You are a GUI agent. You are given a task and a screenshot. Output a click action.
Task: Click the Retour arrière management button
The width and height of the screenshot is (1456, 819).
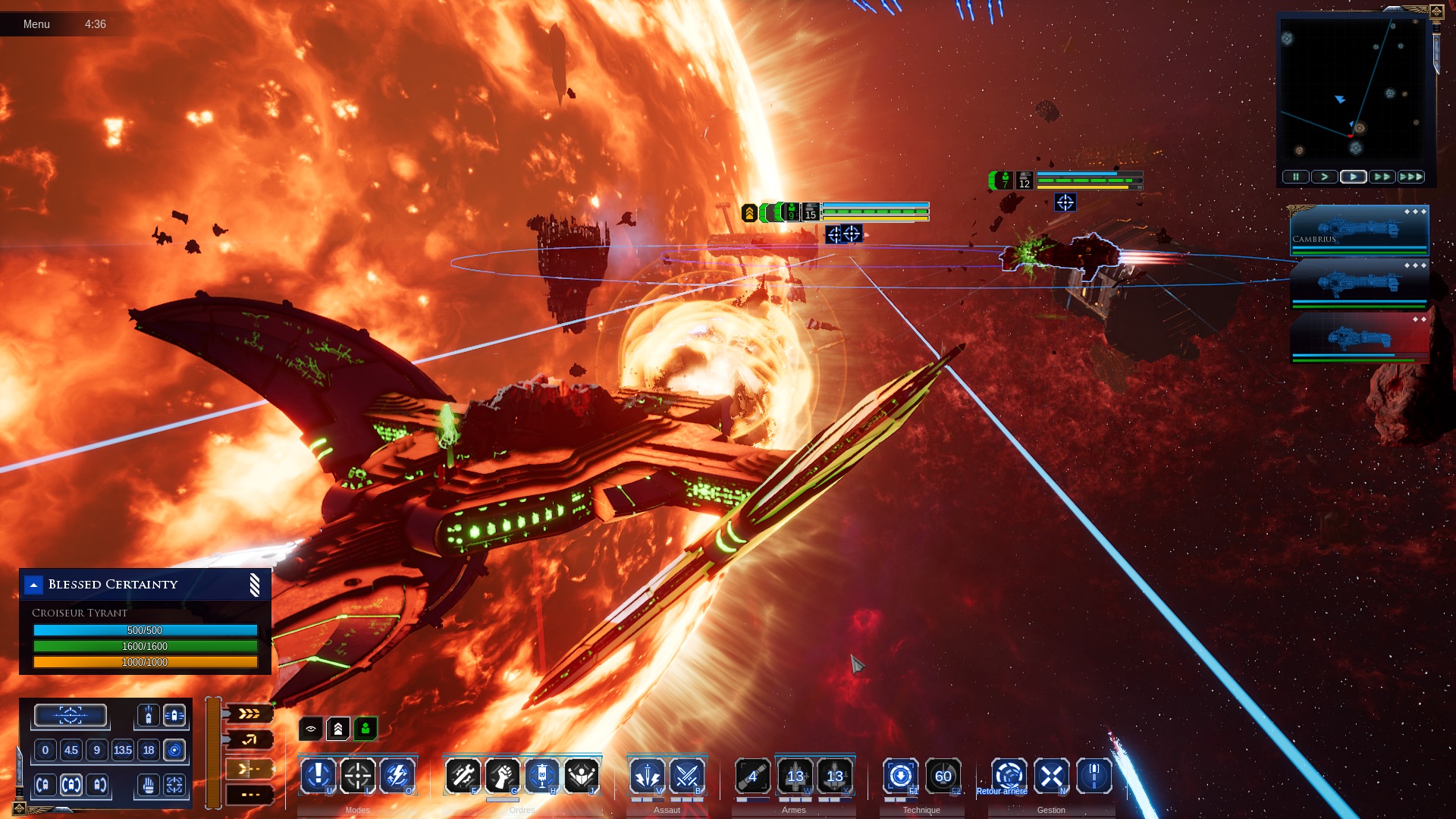click(x=1009, y=776)
